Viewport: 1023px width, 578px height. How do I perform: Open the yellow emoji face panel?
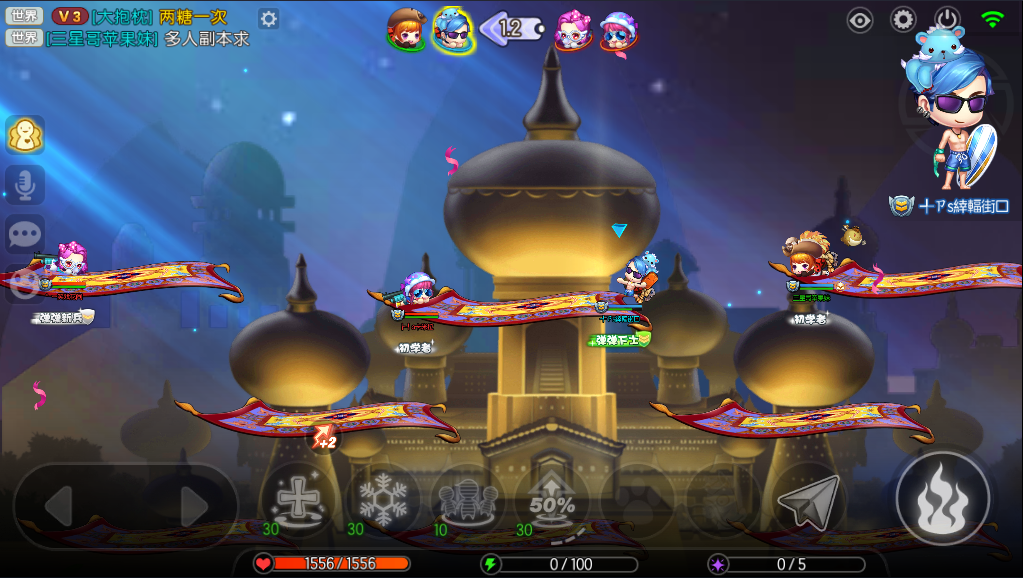point(25,135)
